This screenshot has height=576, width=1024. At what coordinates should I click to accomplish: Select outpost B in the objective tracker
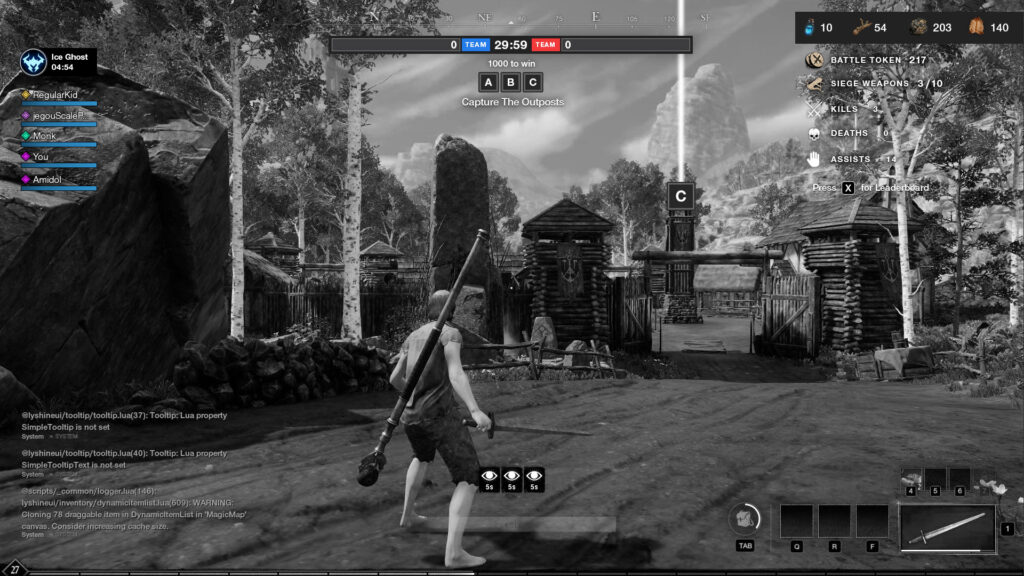pyautogui.click(x=511, y=82)
